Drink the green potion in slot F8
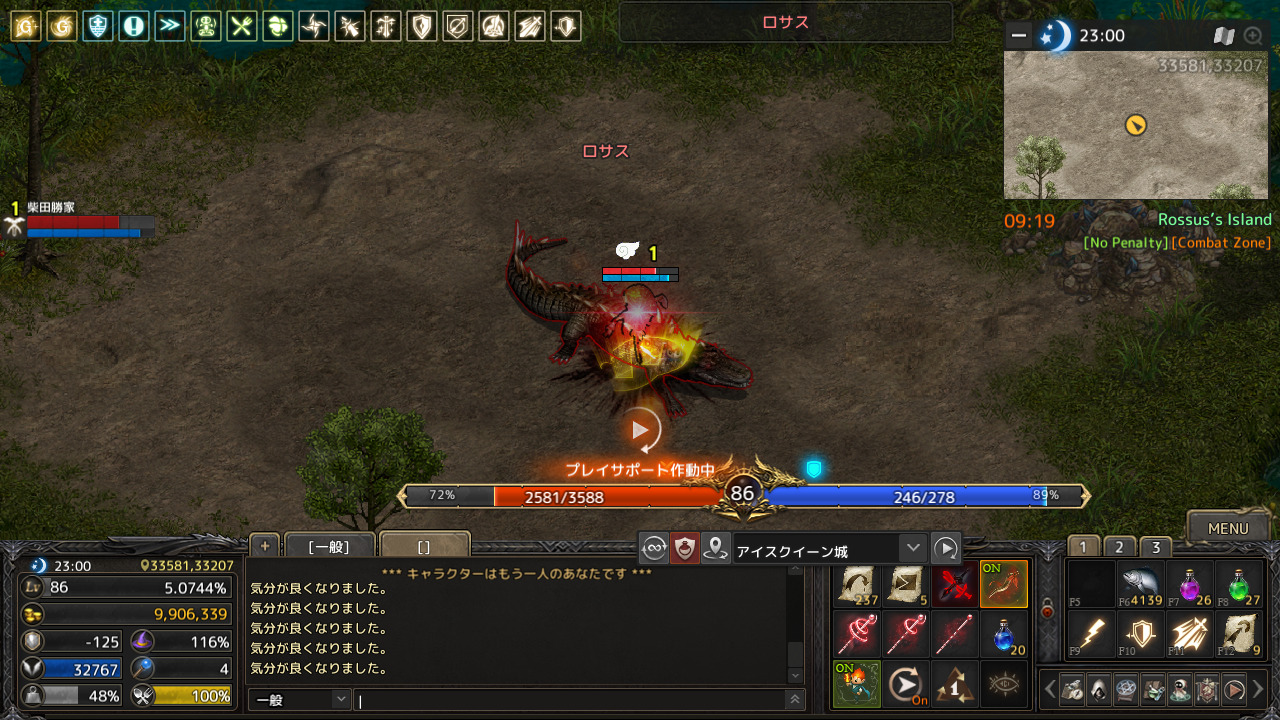This screenshot has width=1280, height=720. point(1239,584)
